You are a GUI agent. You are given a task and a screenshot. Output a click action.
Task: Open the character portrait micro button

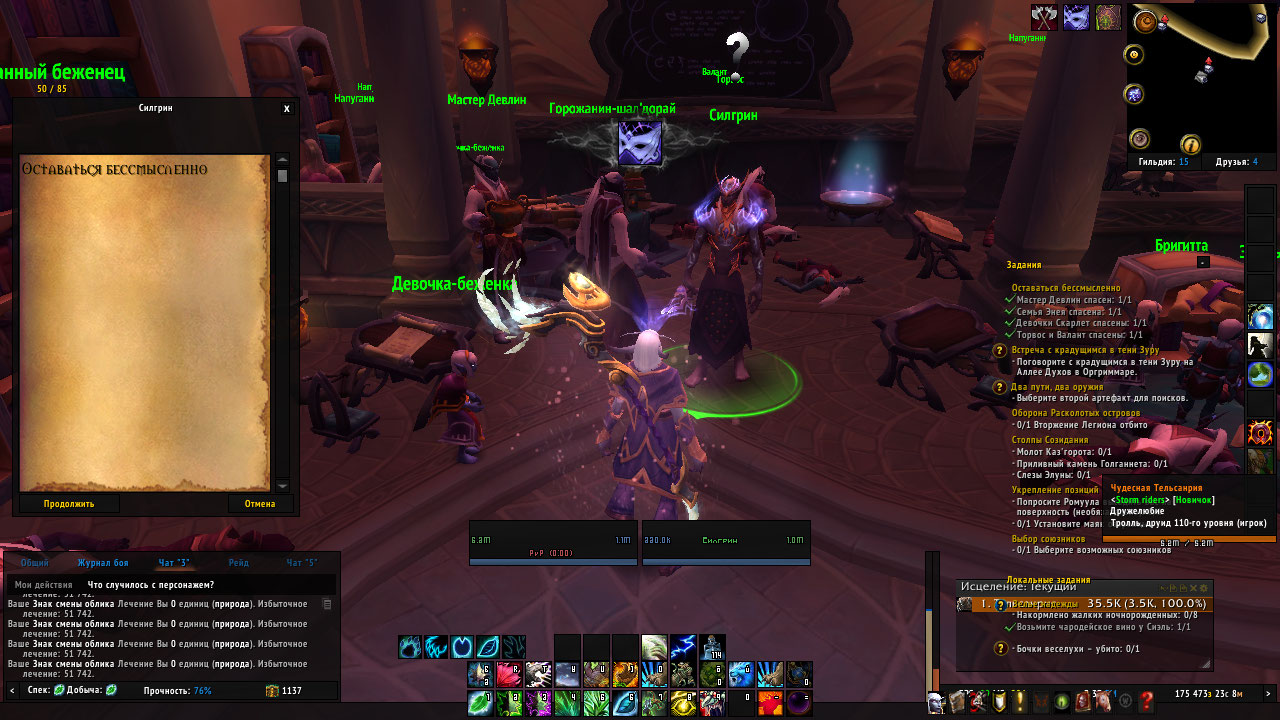pyautogui.click(x=937, y=702)
